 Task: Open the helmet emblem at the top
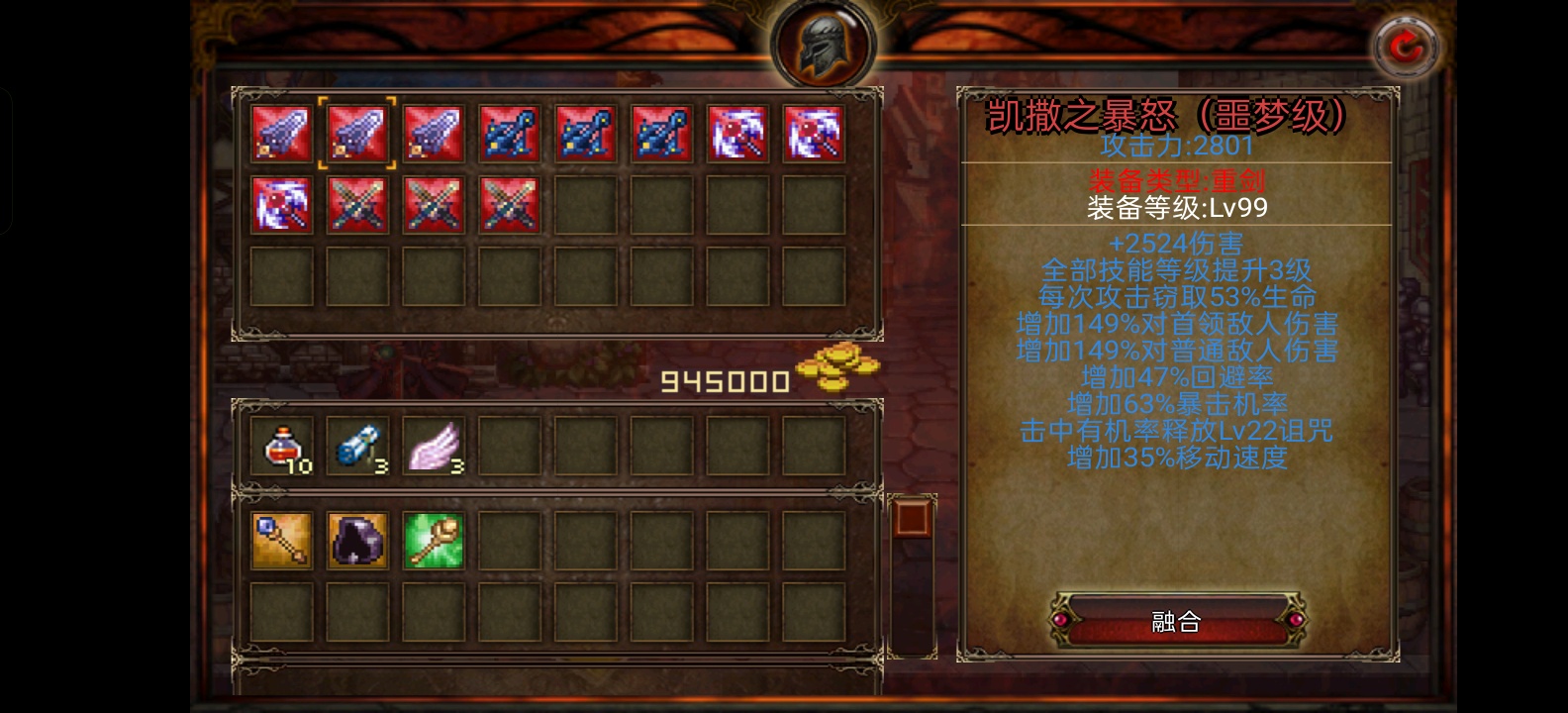pyautogui.click(x=823, y=45)
